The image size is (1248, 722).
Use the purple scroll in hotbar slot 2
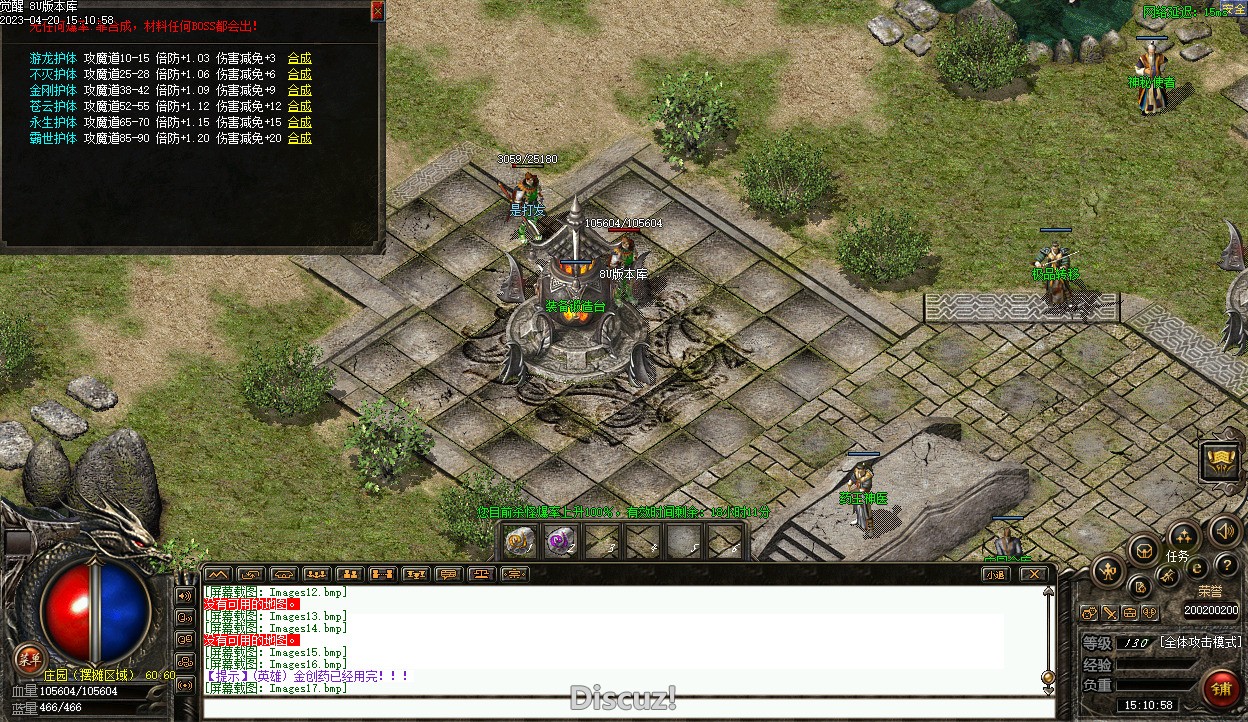tap(561, 542)
